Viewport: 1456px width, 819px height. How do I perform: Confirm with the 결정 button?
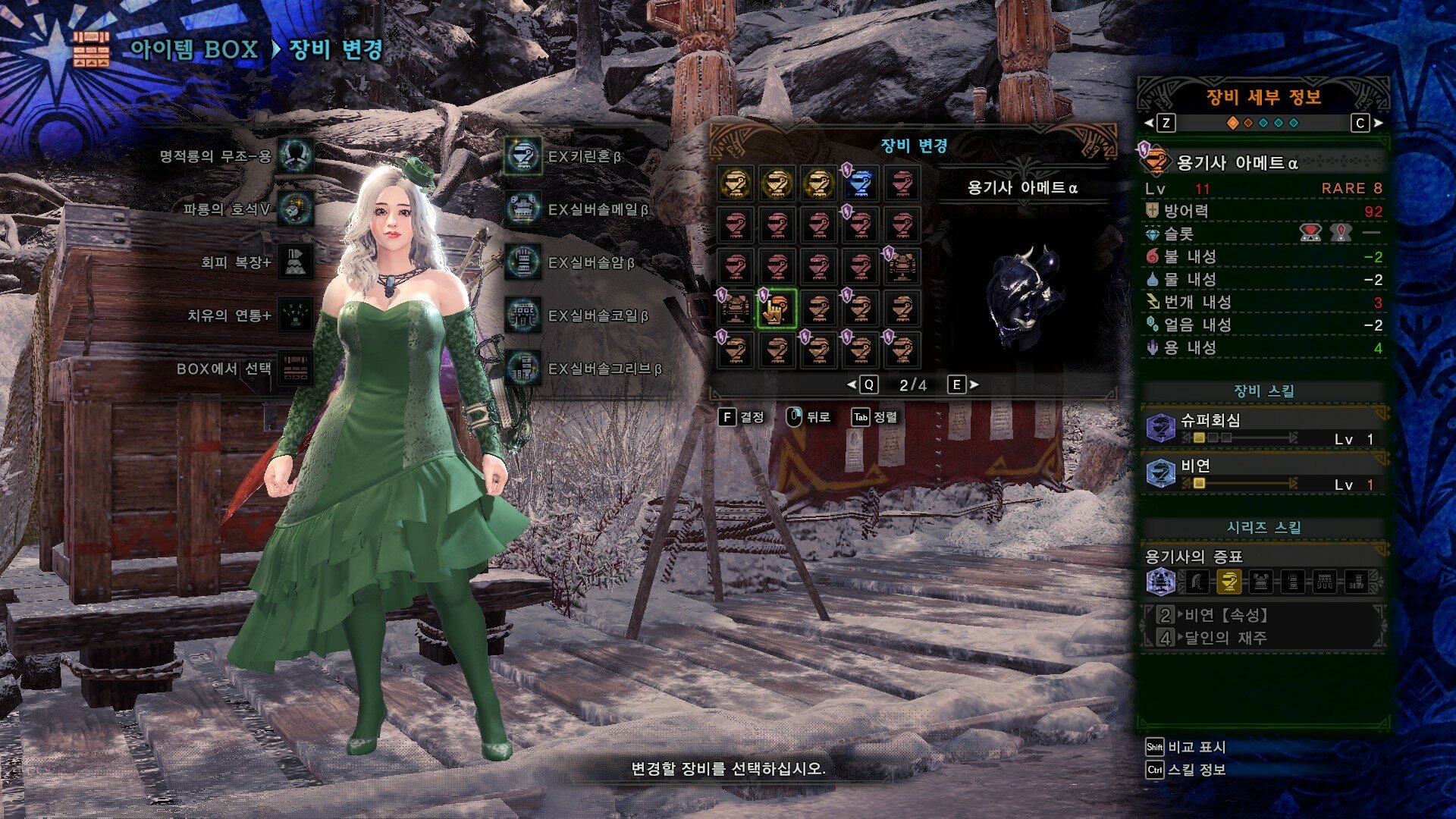point(742,417)
